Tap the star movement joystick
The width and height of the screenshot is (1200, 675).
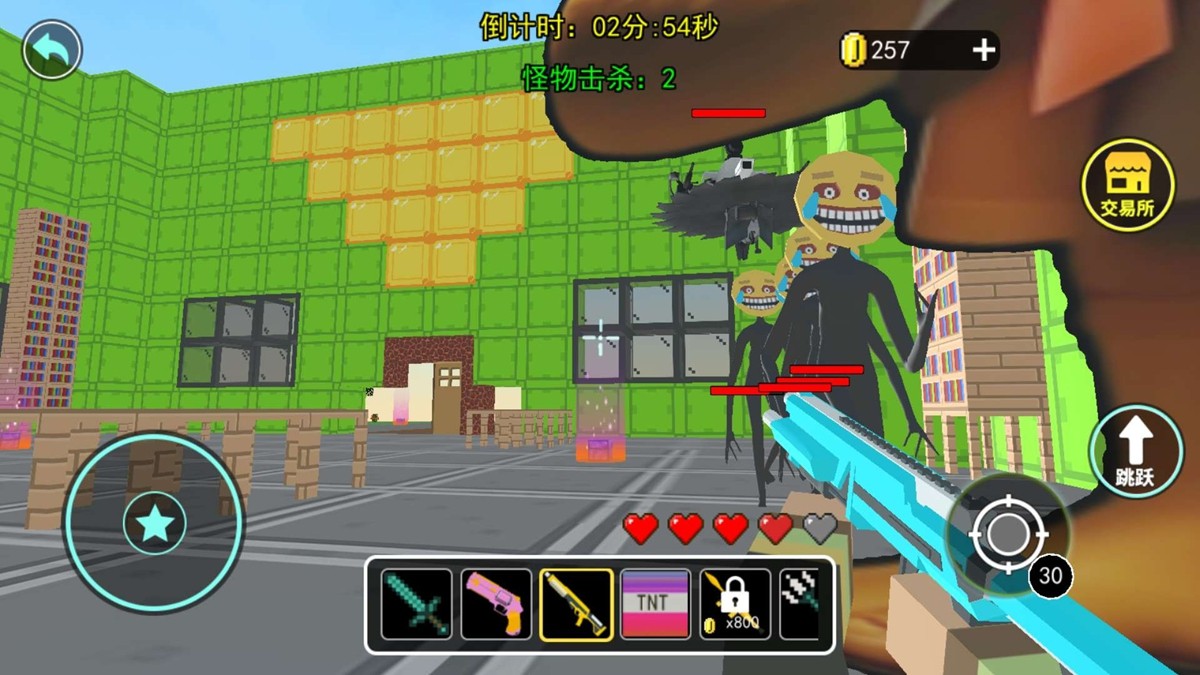point(155,523)
